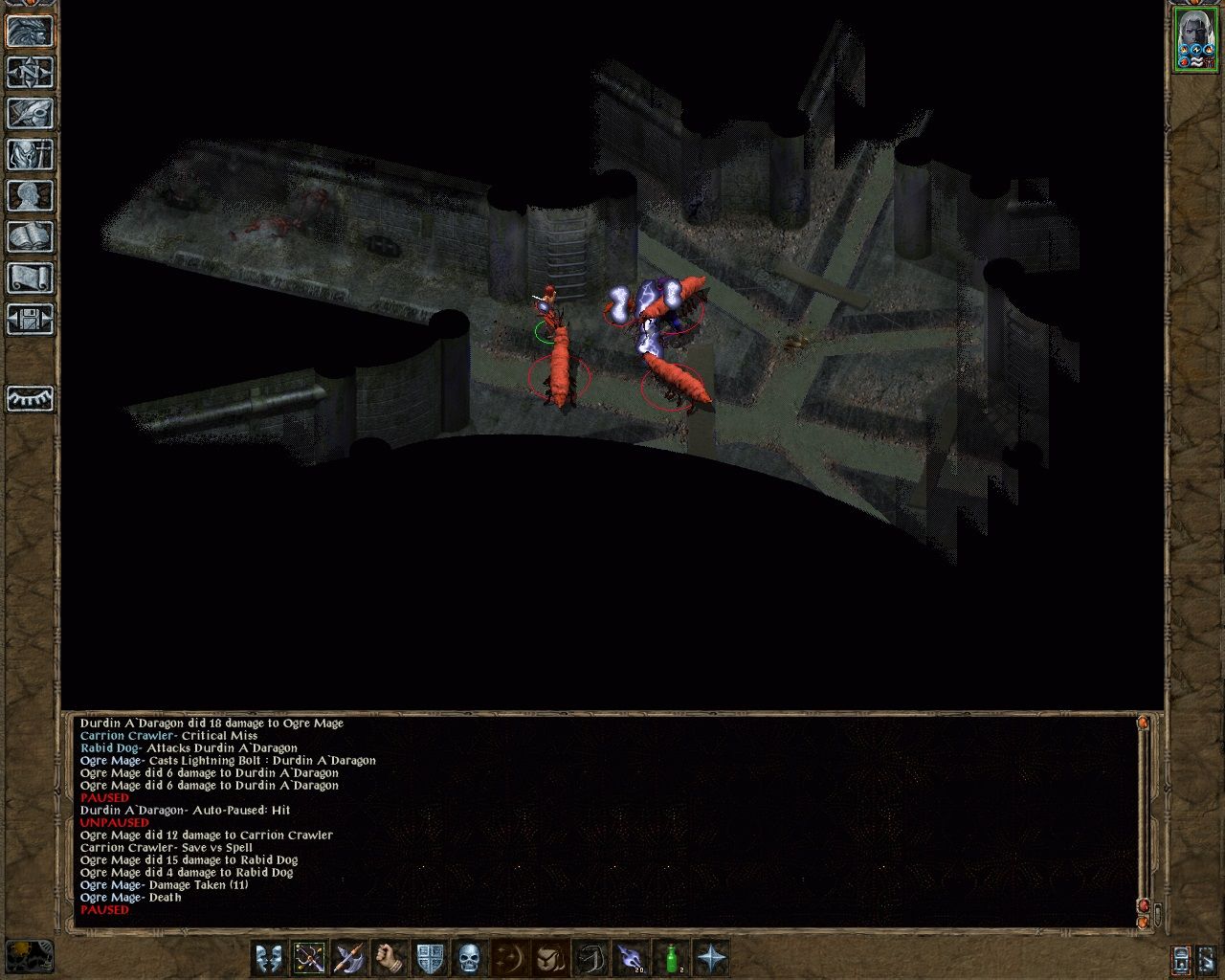1225x980 pixels.
Task: Open the Journal using the quill icon
Action: tap(31, 112)
